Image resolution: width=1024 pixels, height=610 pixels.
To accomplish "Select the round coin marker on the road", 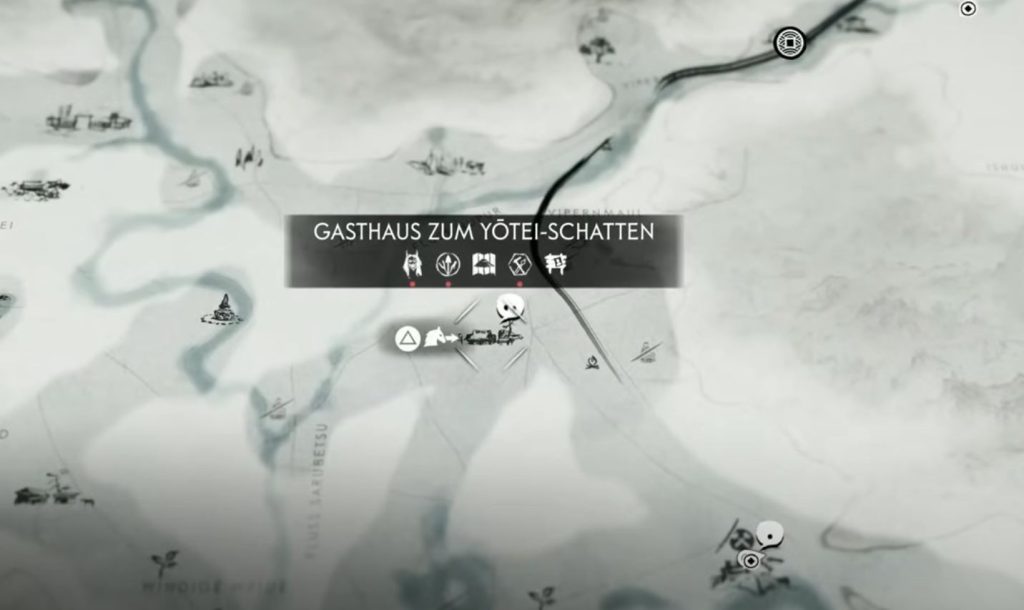I will pyautogui.click(x=790, y=42).
